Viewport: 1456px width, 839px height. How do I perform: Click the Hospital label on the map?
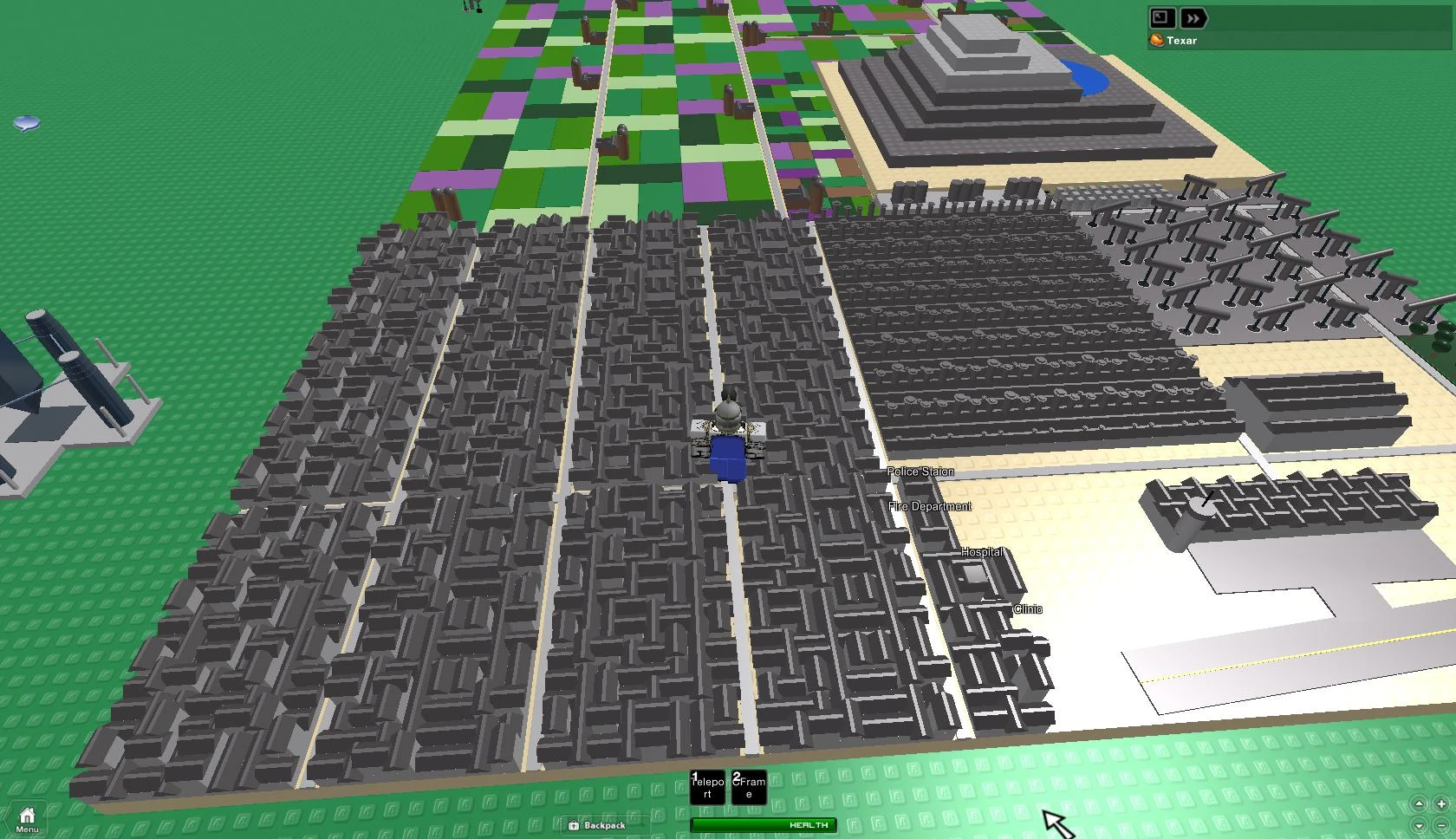click(980, 551)
